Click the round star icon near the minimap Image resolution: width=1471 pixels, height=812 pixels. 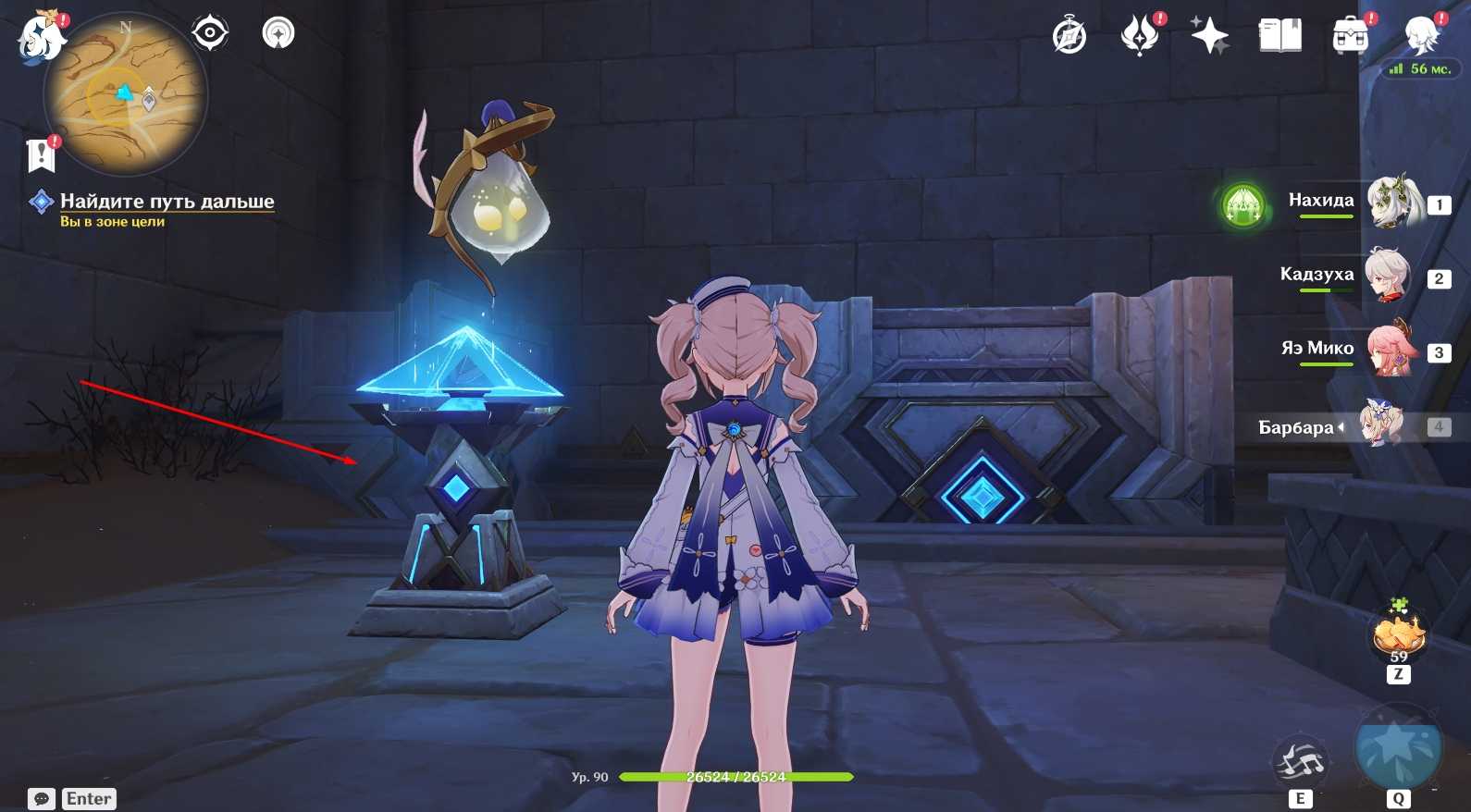coord(278,33)
